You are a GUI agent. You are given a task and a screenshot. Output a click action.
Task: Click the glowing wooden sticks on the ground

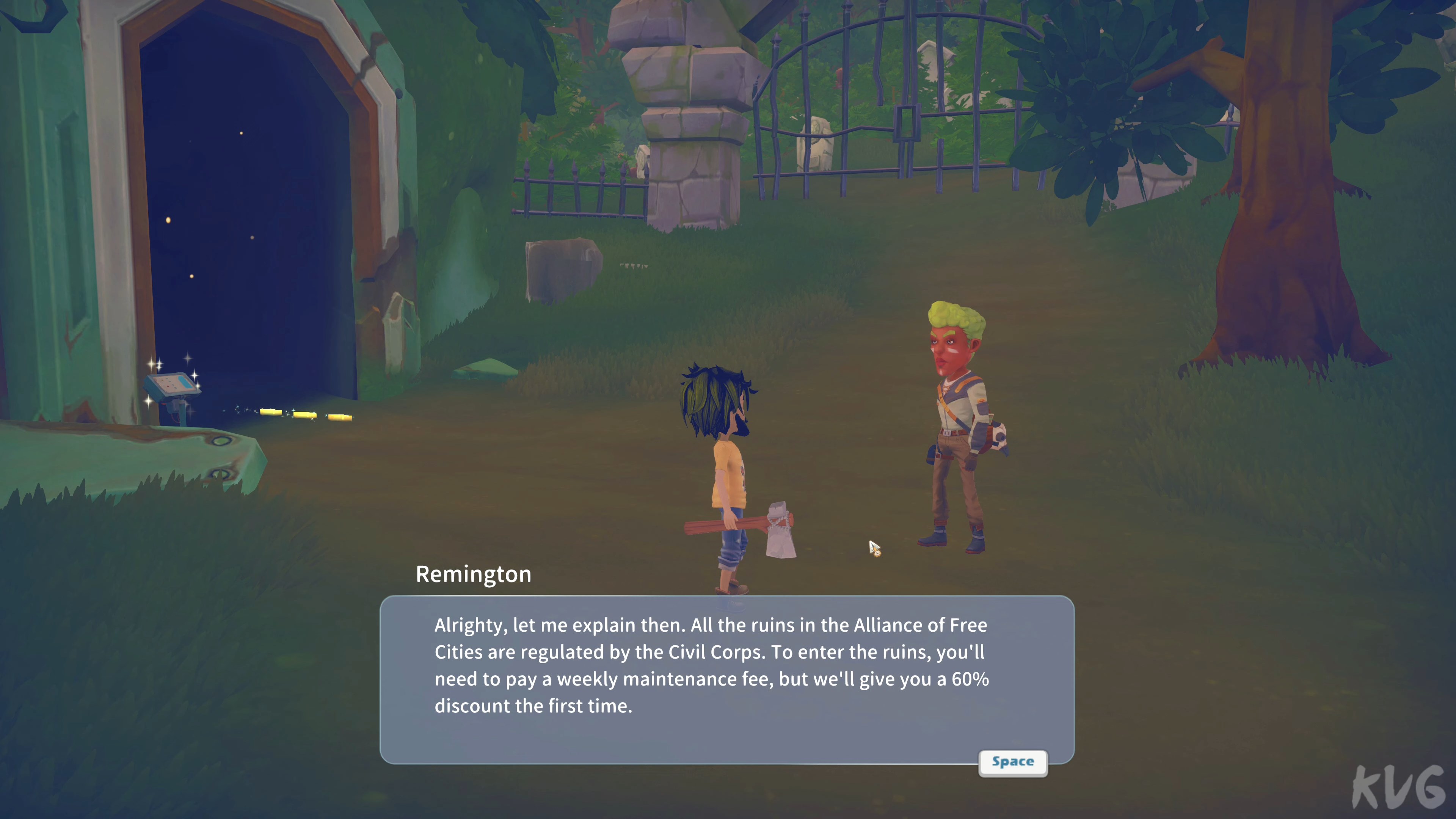pyautogui.click(x=305, y=416)
